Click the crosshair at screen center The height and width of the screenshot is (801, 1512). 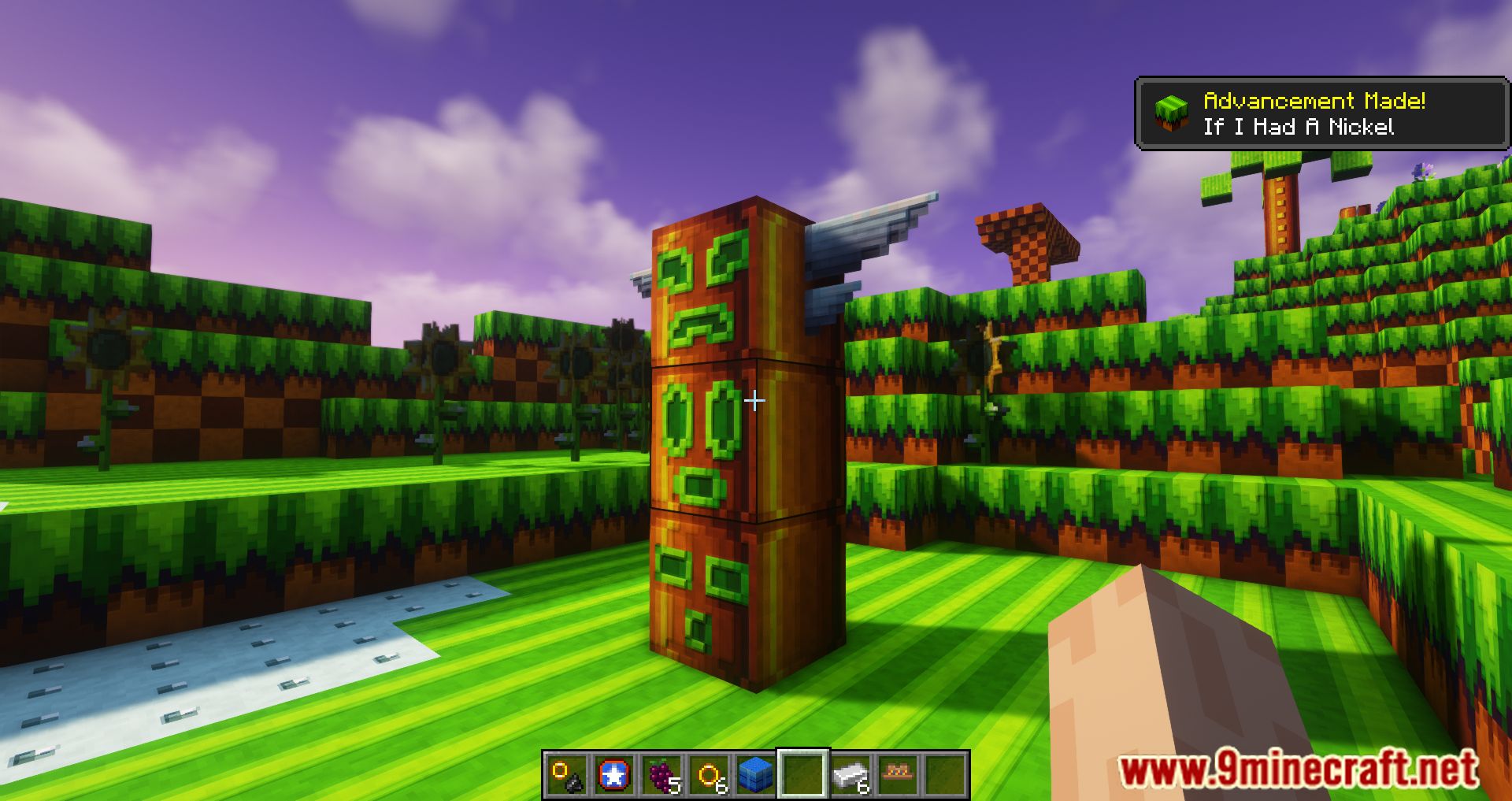pos(754,402)
